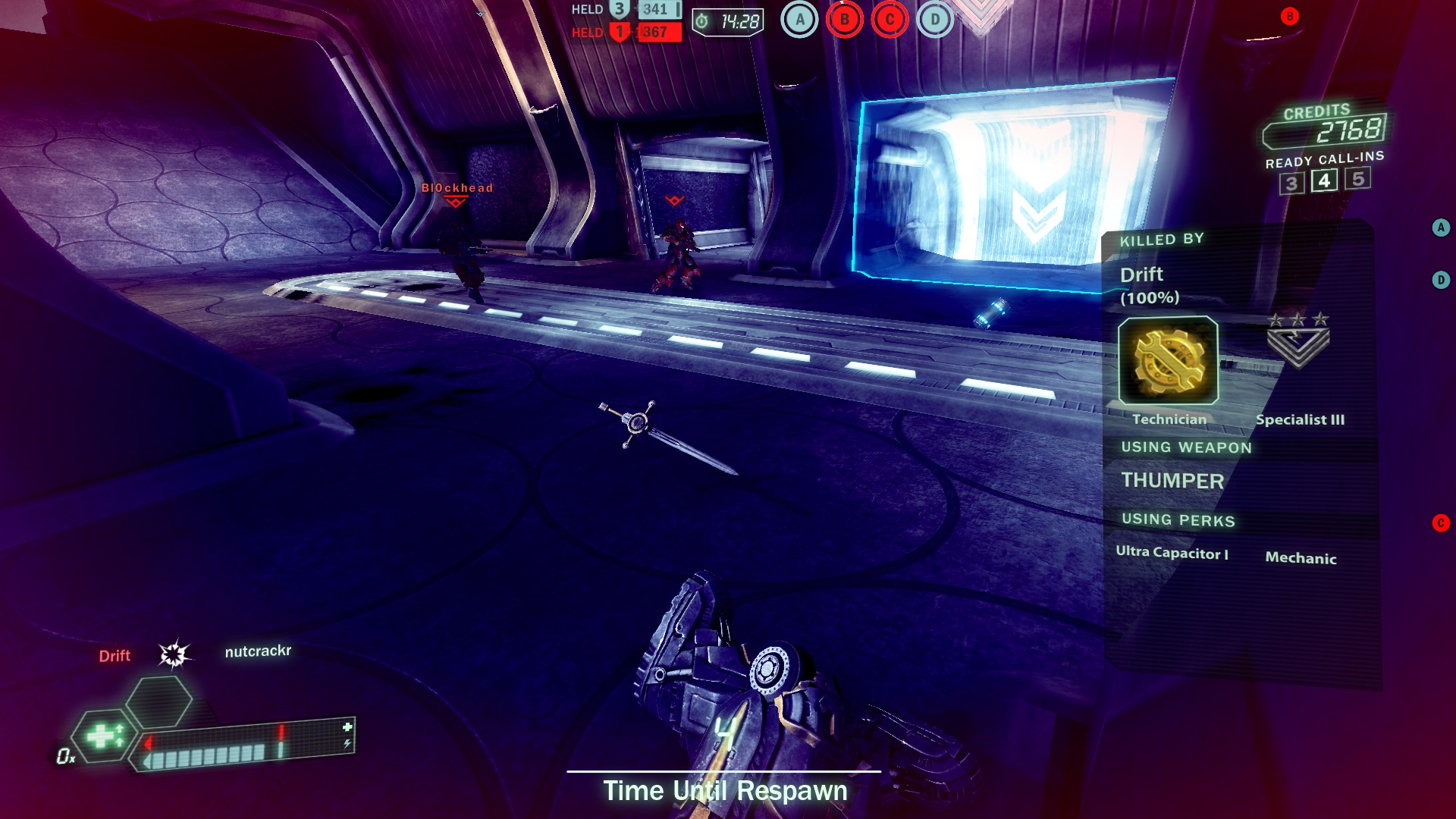Click killer name Drift in Killed By panel
The height and width of the screenshot is (819, 1456).
[x=1141, y=275]
